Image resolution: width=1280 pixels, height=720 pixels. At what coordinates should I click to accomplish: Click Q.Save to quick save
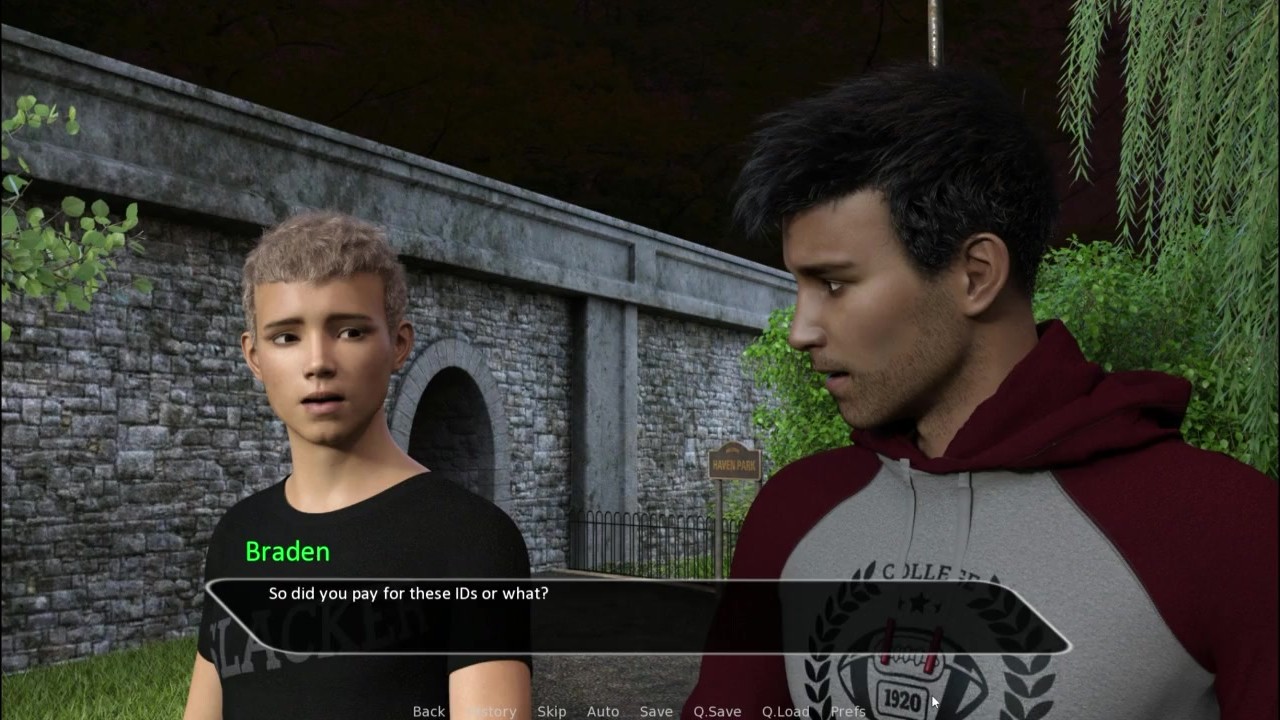click(x=717, y=711)
